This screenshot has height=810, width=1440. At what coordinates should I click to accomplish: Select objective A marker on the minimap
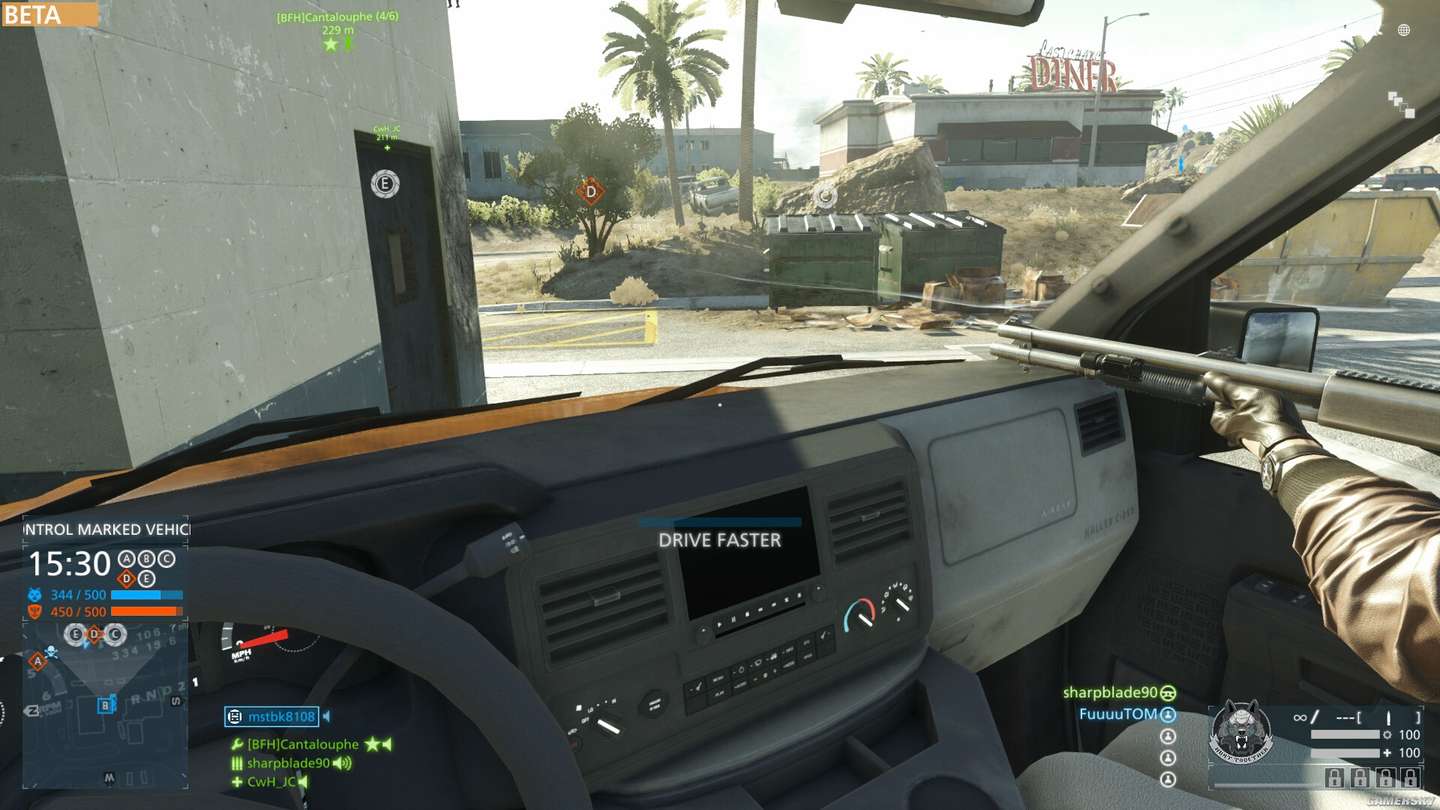coord(38,660)
